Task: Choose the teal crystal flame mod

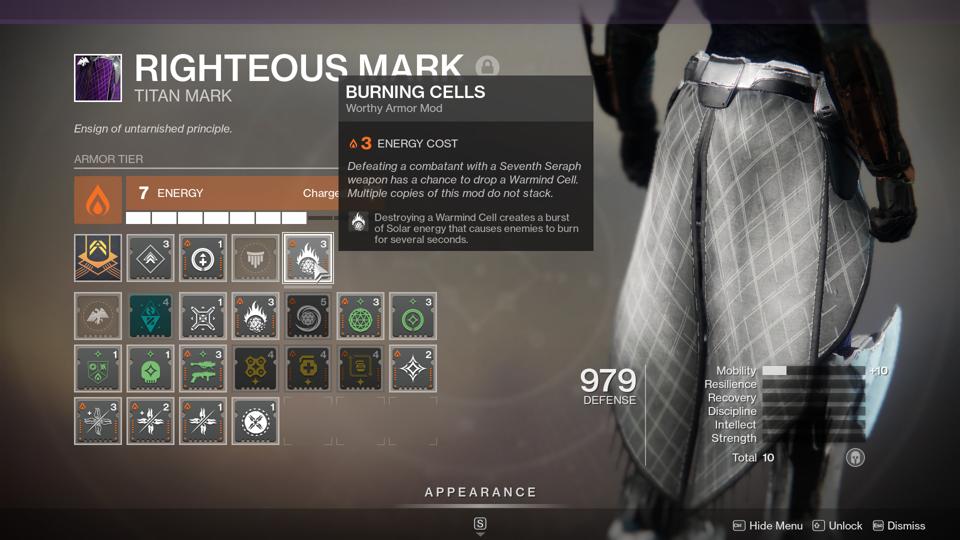Action: tap(150, 316)
